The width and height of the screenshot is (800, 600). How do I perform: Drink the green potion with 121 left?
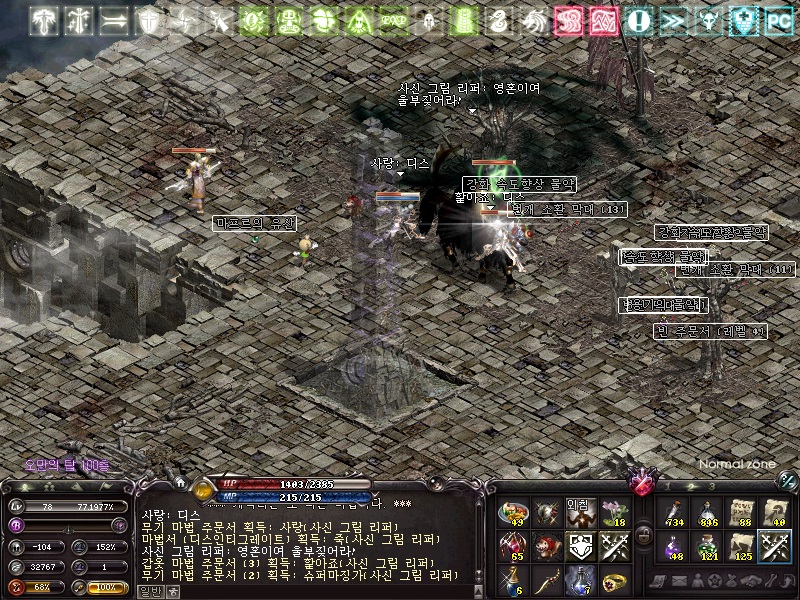coord(707,546)
